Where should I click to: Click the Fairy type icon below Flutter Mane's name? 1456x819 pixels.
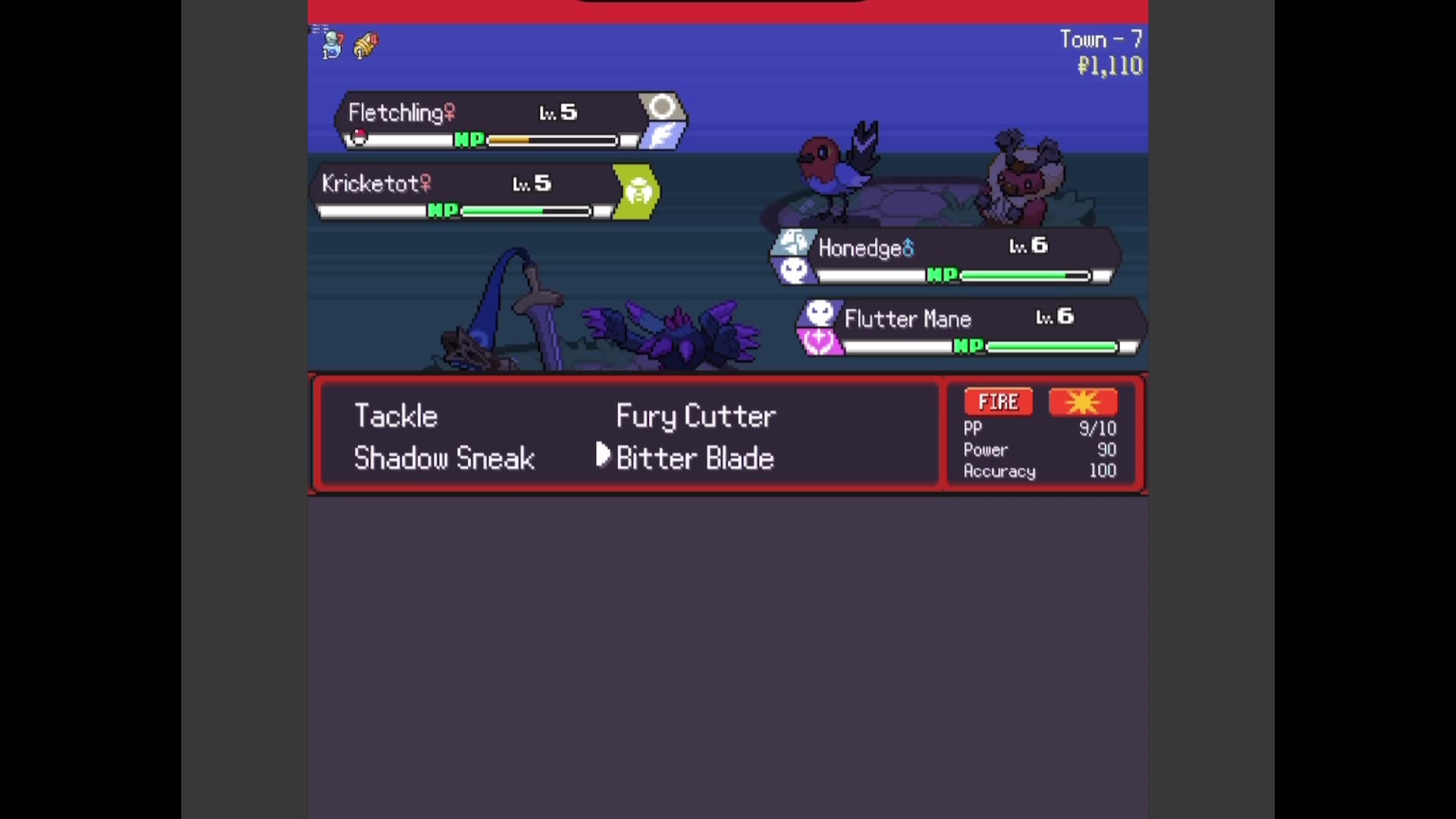(820, 343)
